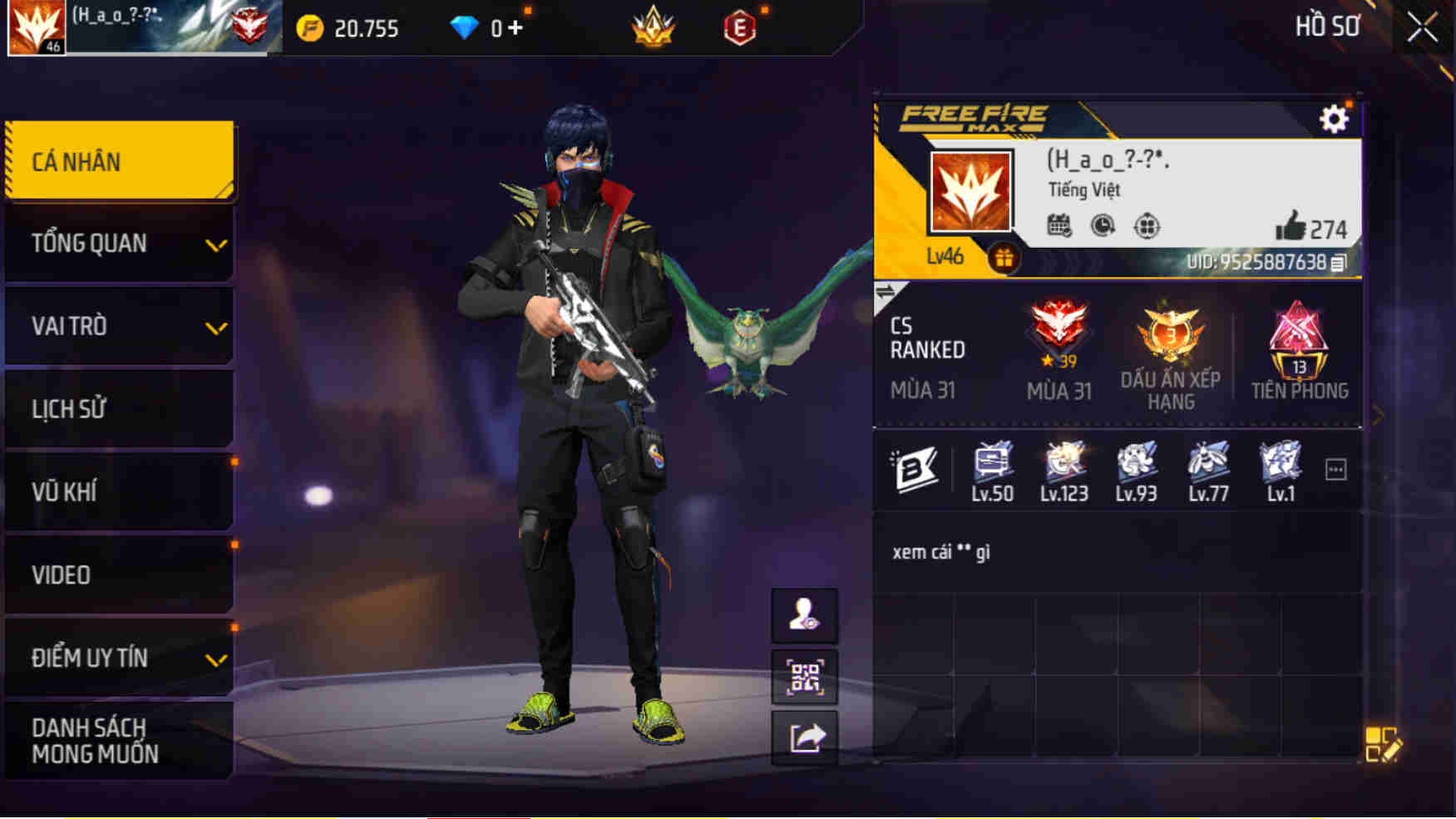Viewport: 1456px width, 819px height.
Task: Give a thumbs up to the player
Action: coord(1292,224)
